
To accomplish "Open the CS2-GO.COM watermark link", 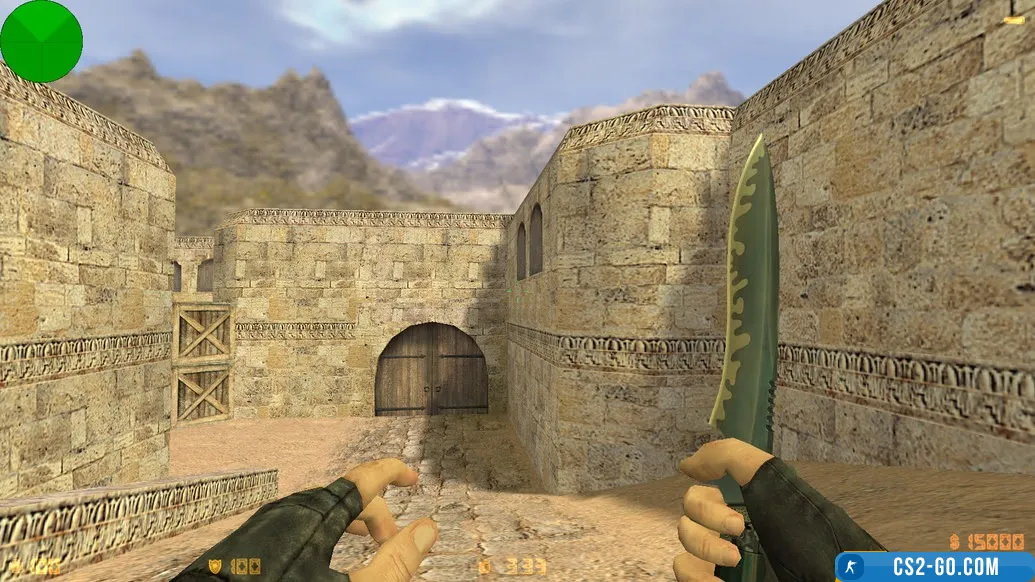I will pos(935,566).
